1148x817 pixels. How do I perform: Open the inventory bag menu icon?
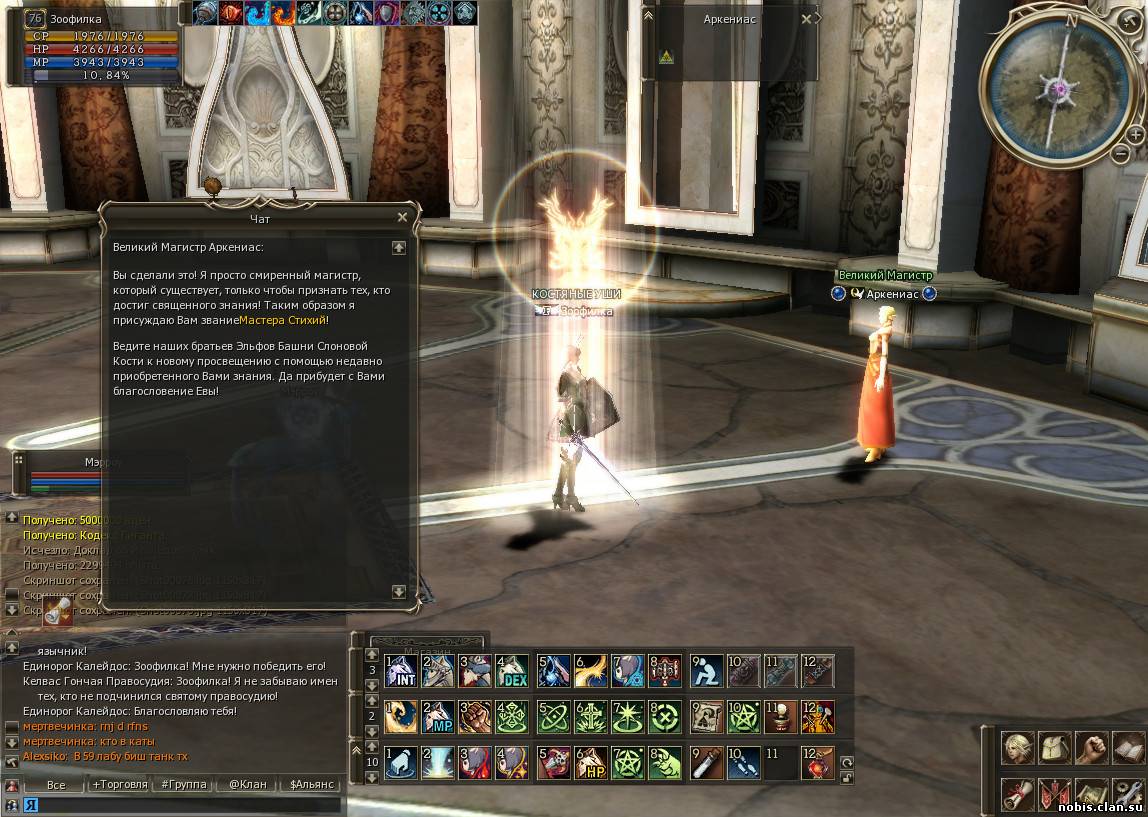point(1055,747)
